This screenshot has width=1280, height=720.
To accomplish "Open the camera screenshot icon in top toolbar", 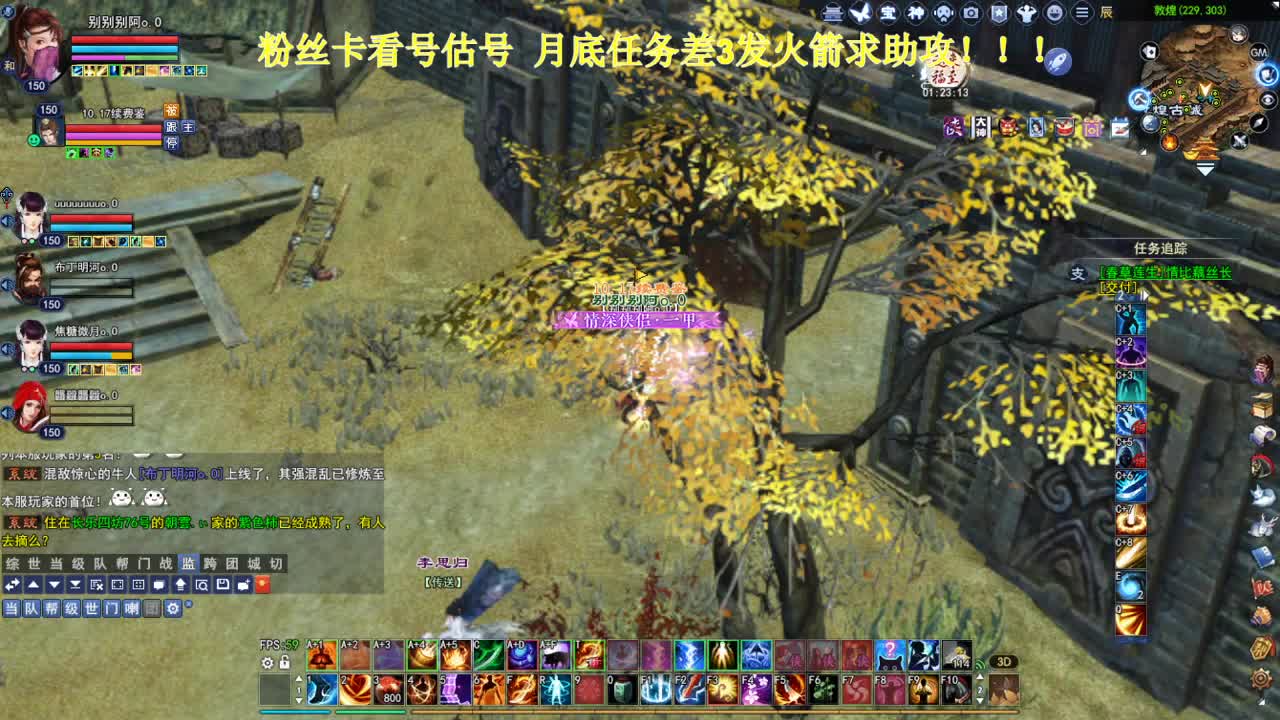I will point(971,13).
